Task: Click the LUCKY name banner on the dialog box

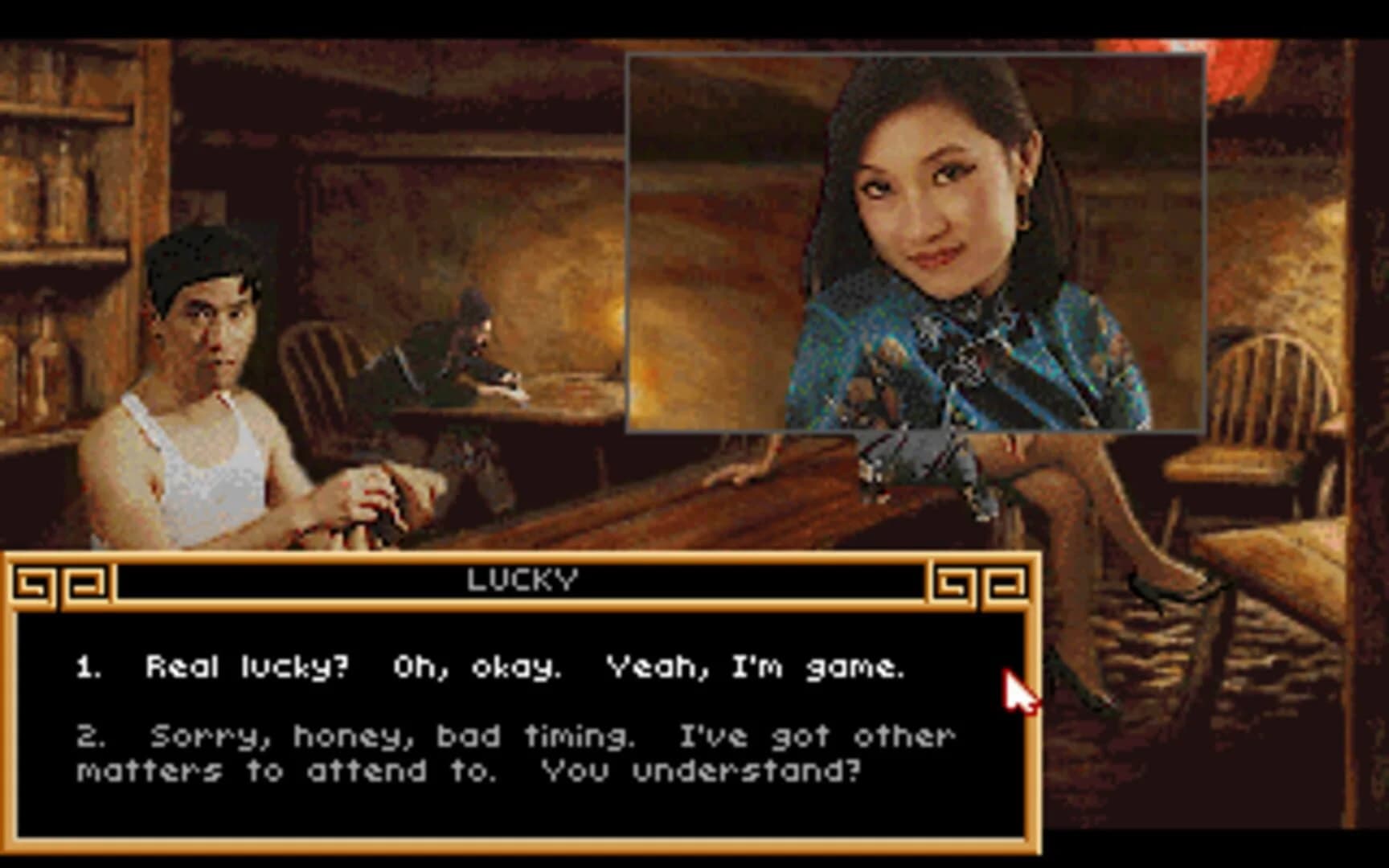Action: pyautogui.click(x=521, y=577)
